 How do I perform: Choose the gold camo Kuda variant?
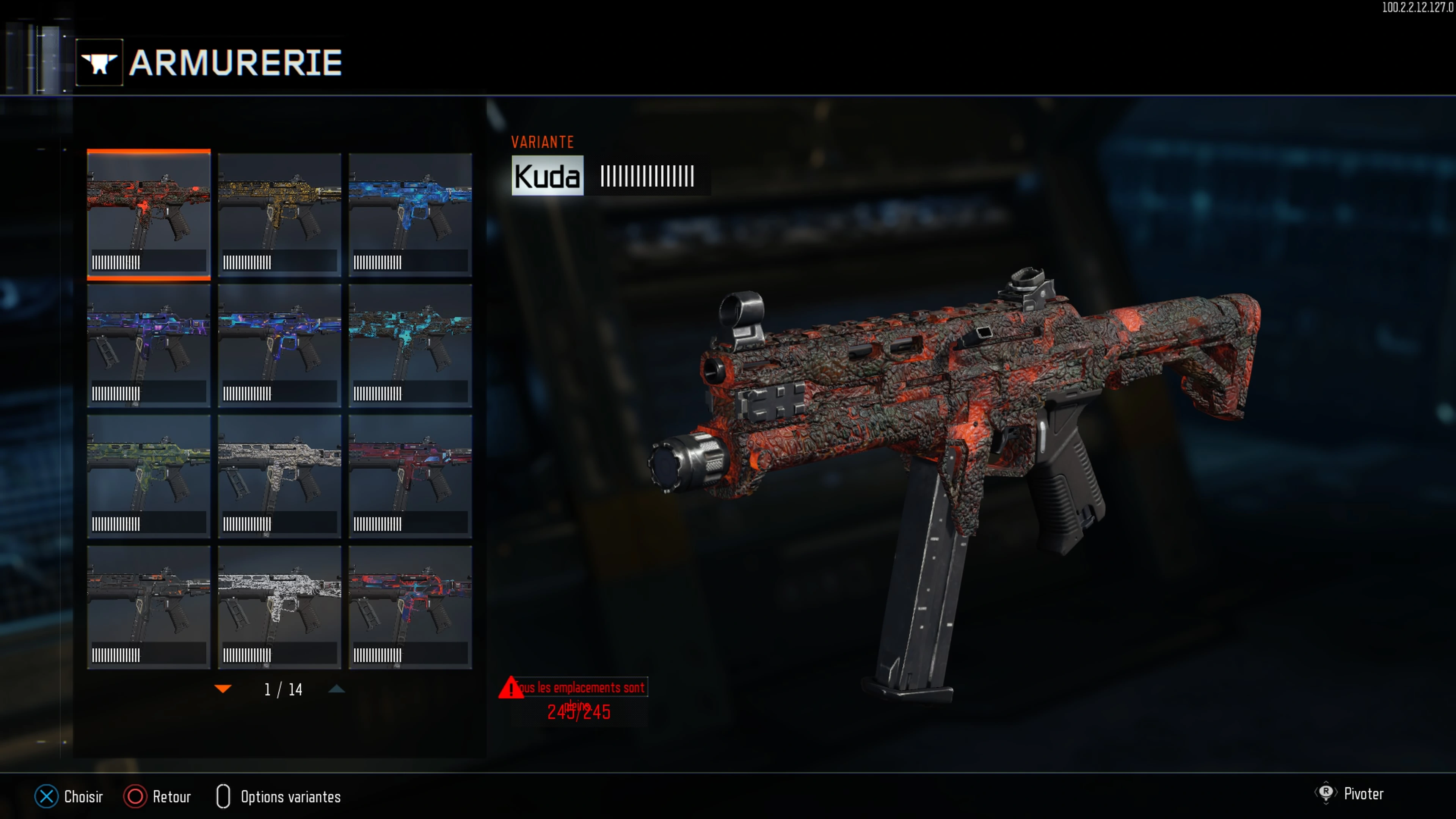[279, 215]
